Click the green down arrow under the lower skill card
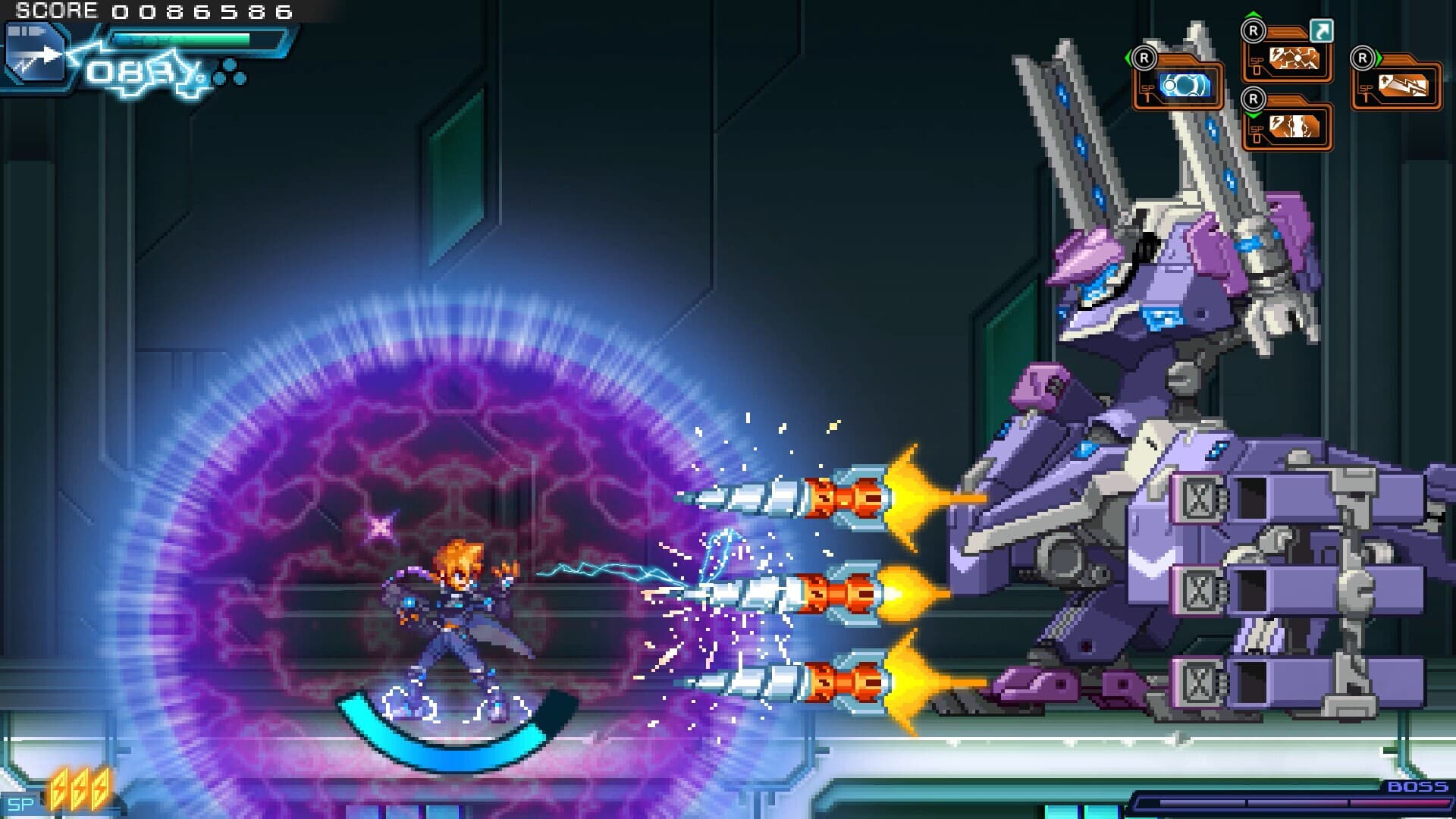1456x819 pixels. pos(1254,115)
